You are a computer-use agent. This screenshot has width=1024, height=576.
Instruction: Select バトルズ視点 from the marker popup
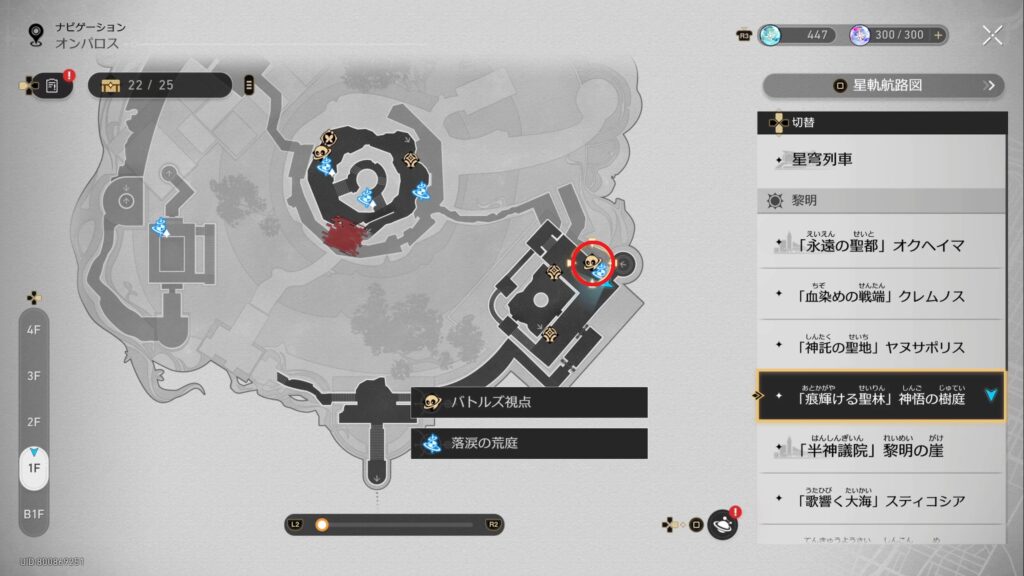[529, 402]
